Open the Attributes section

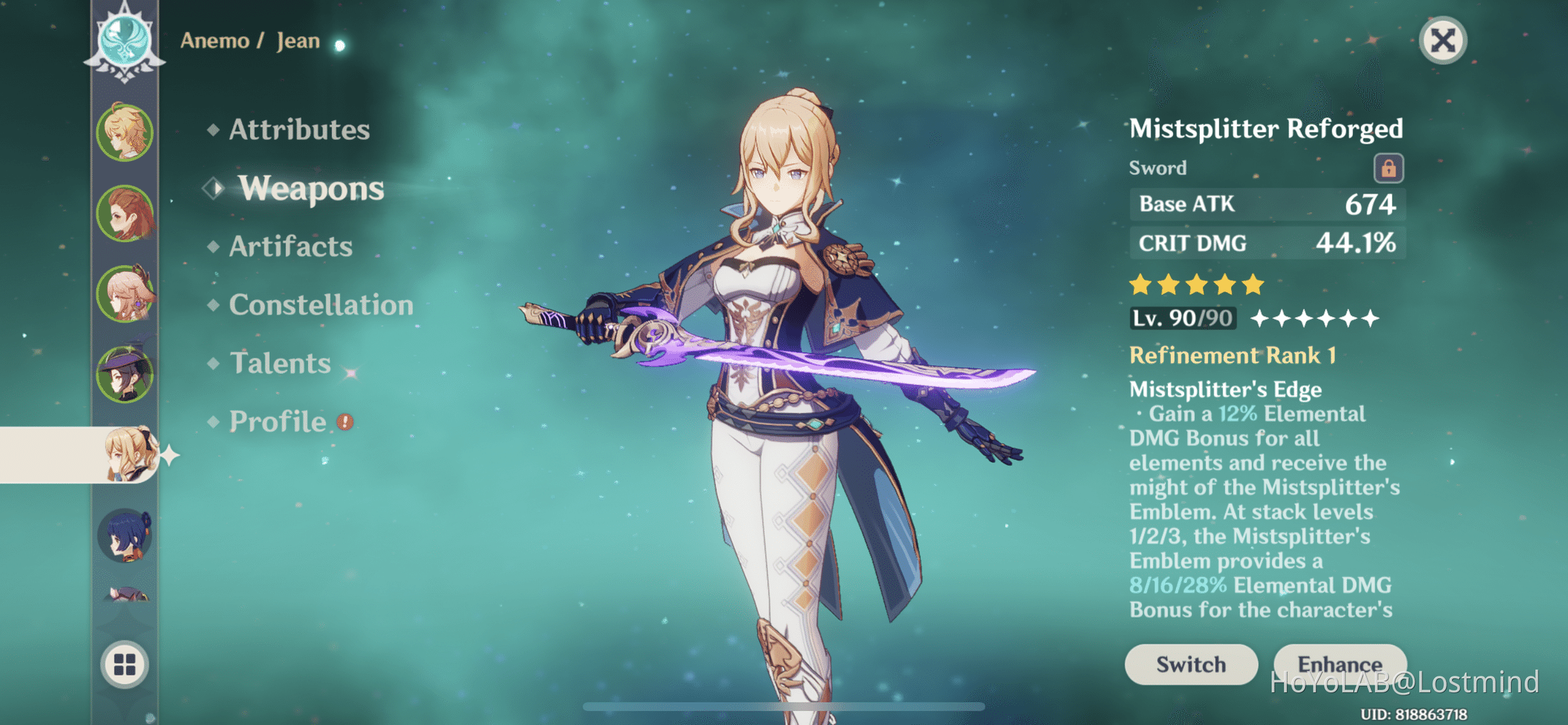299,130
